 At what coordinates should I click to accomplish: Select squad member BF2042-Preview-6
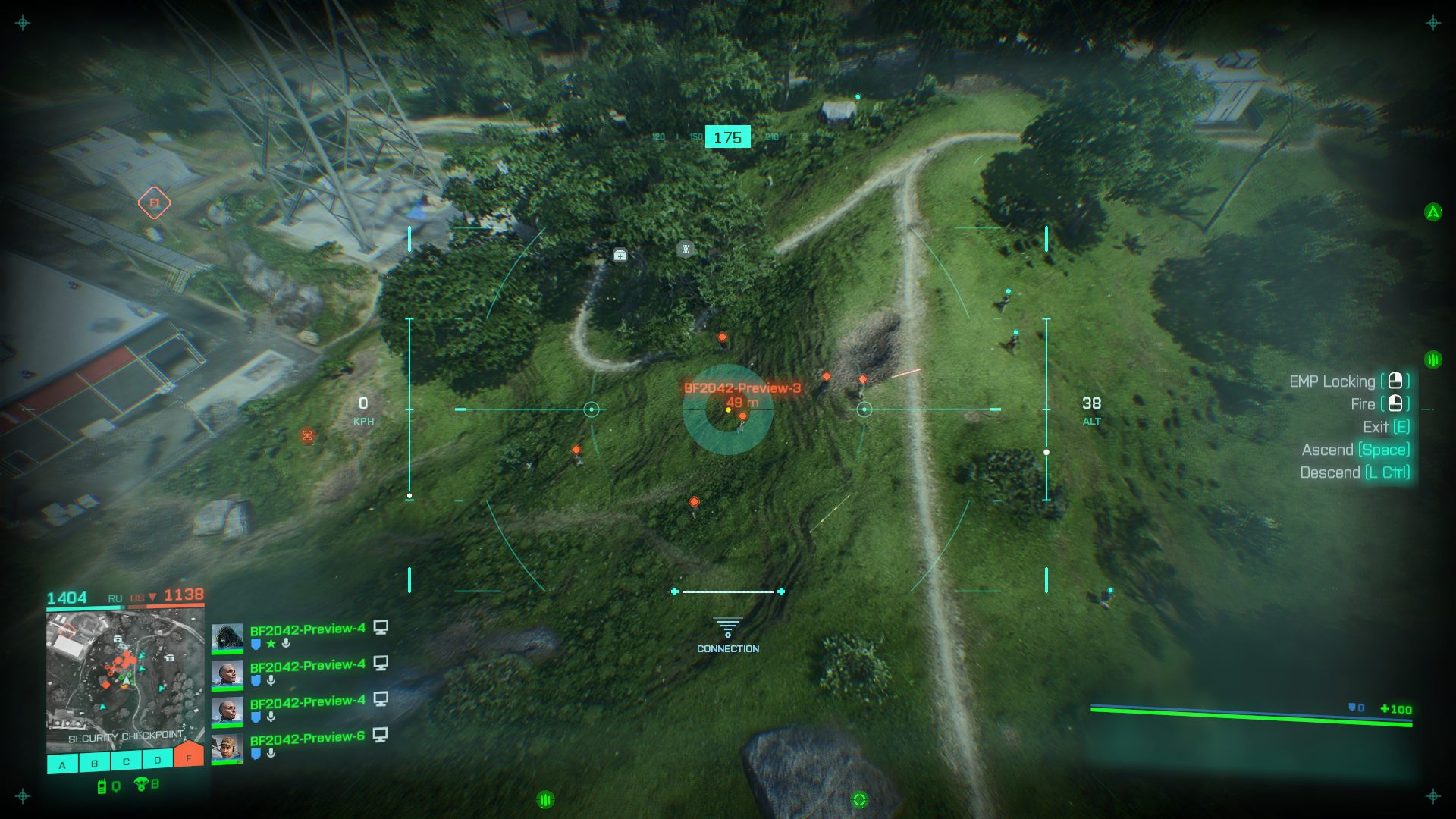307,737
